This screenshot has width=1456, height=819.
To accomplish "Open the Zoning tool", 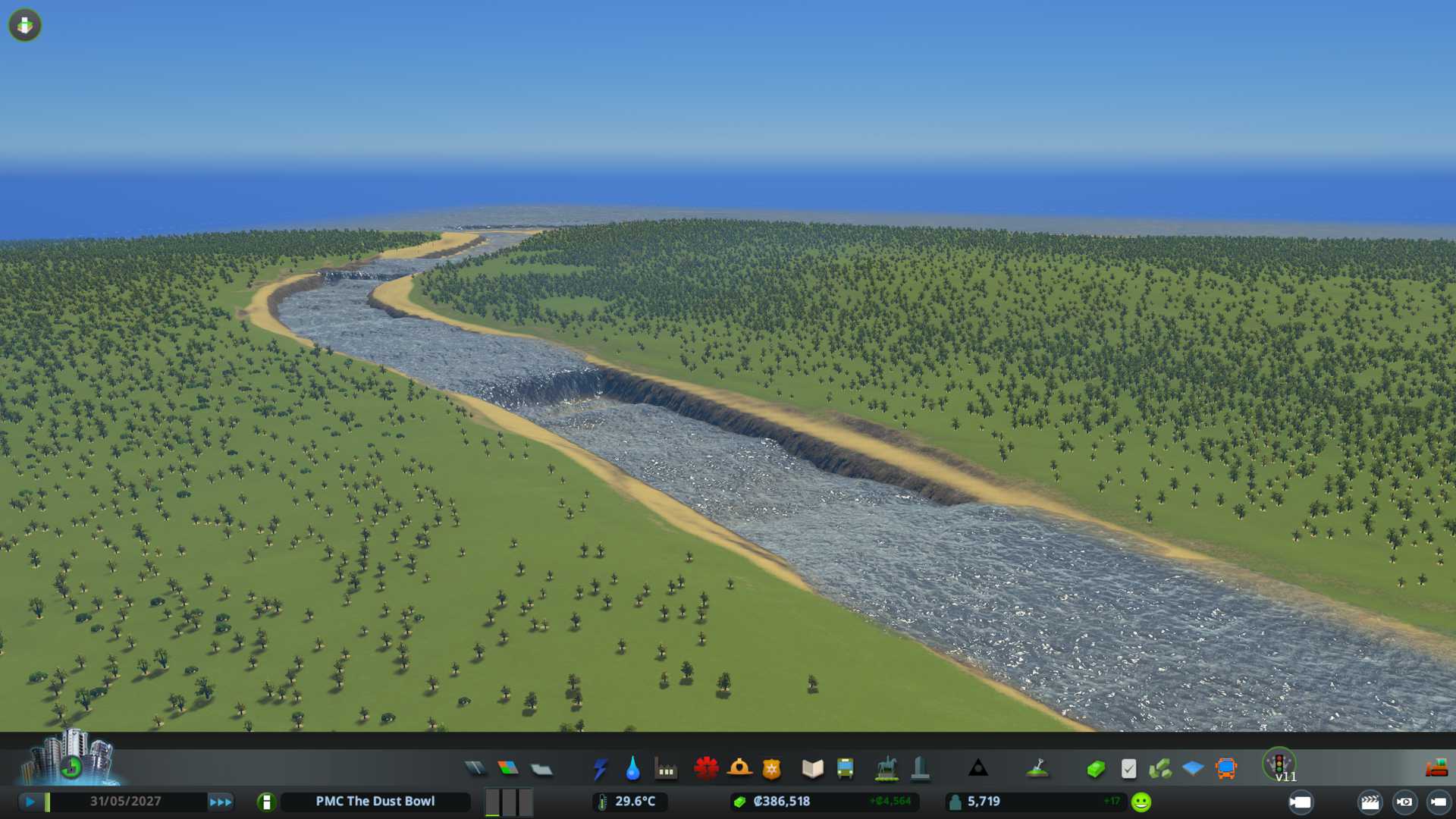I will (x=508, y=769).
